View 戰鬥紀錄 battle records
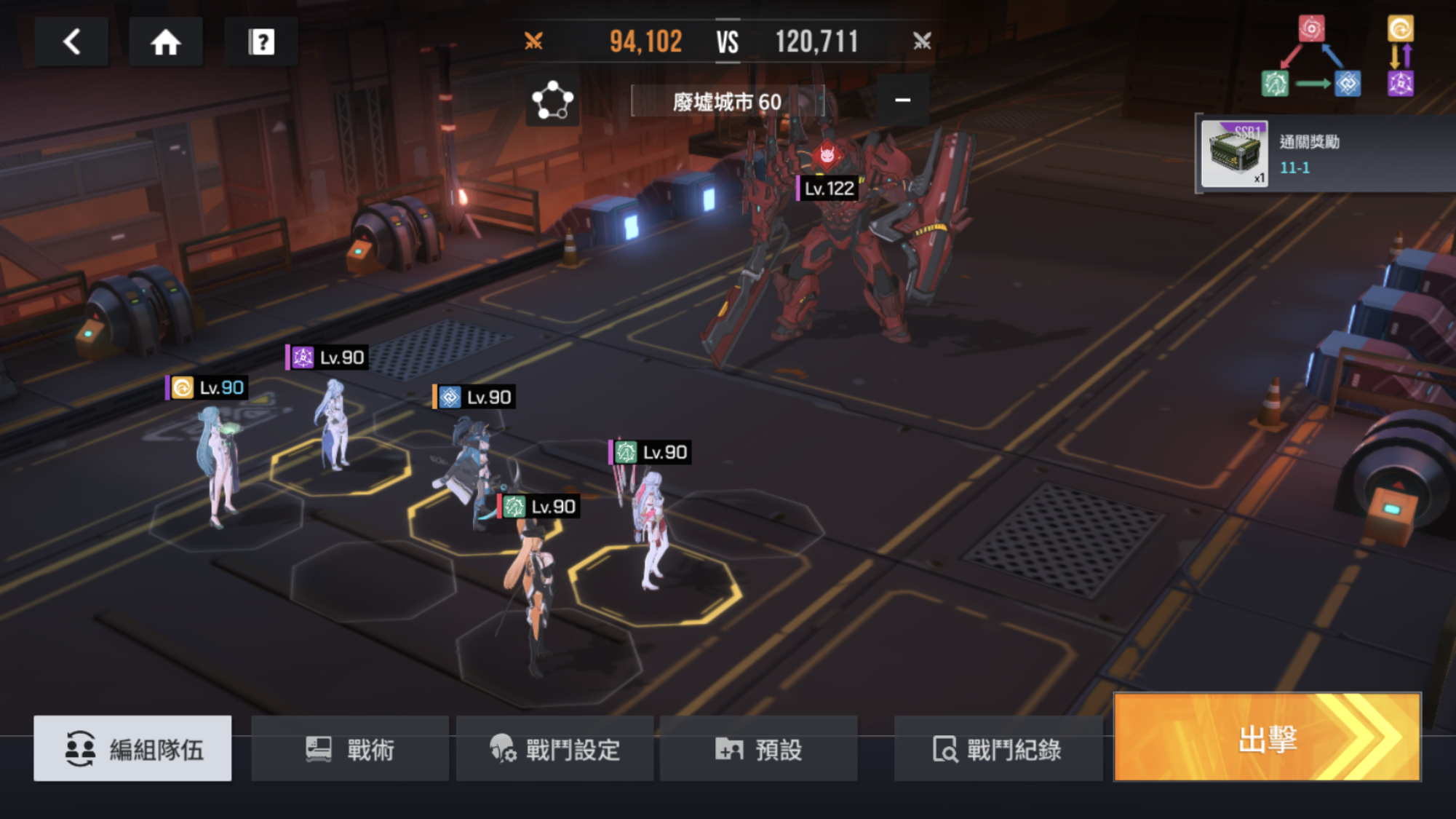Viewport: 1456px width, 819px height. point(998,748)
